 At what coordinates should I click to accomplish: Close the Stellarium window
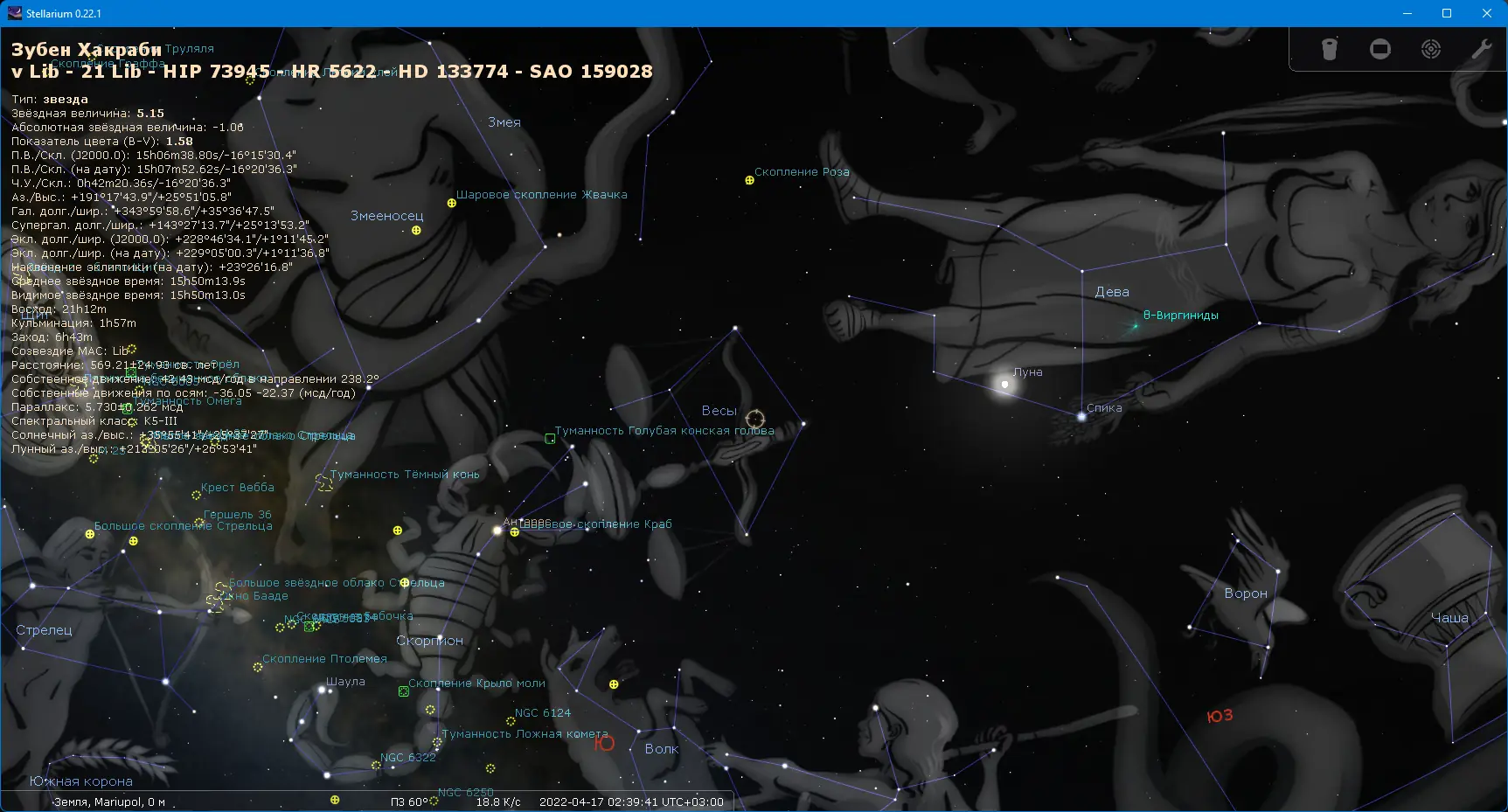point(1487,13)
